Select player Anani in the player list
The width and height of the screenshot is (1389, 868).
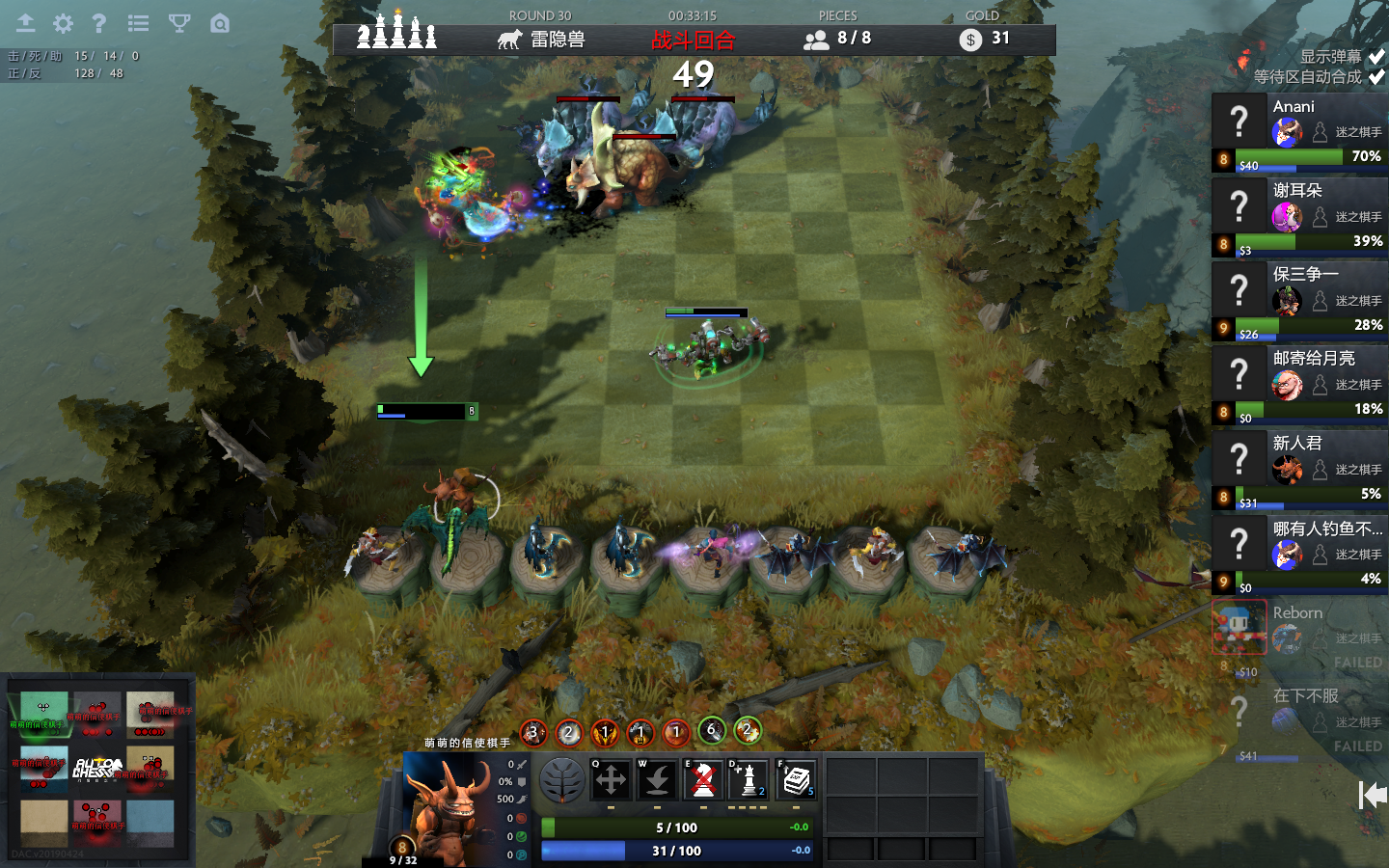(1298, 132)
